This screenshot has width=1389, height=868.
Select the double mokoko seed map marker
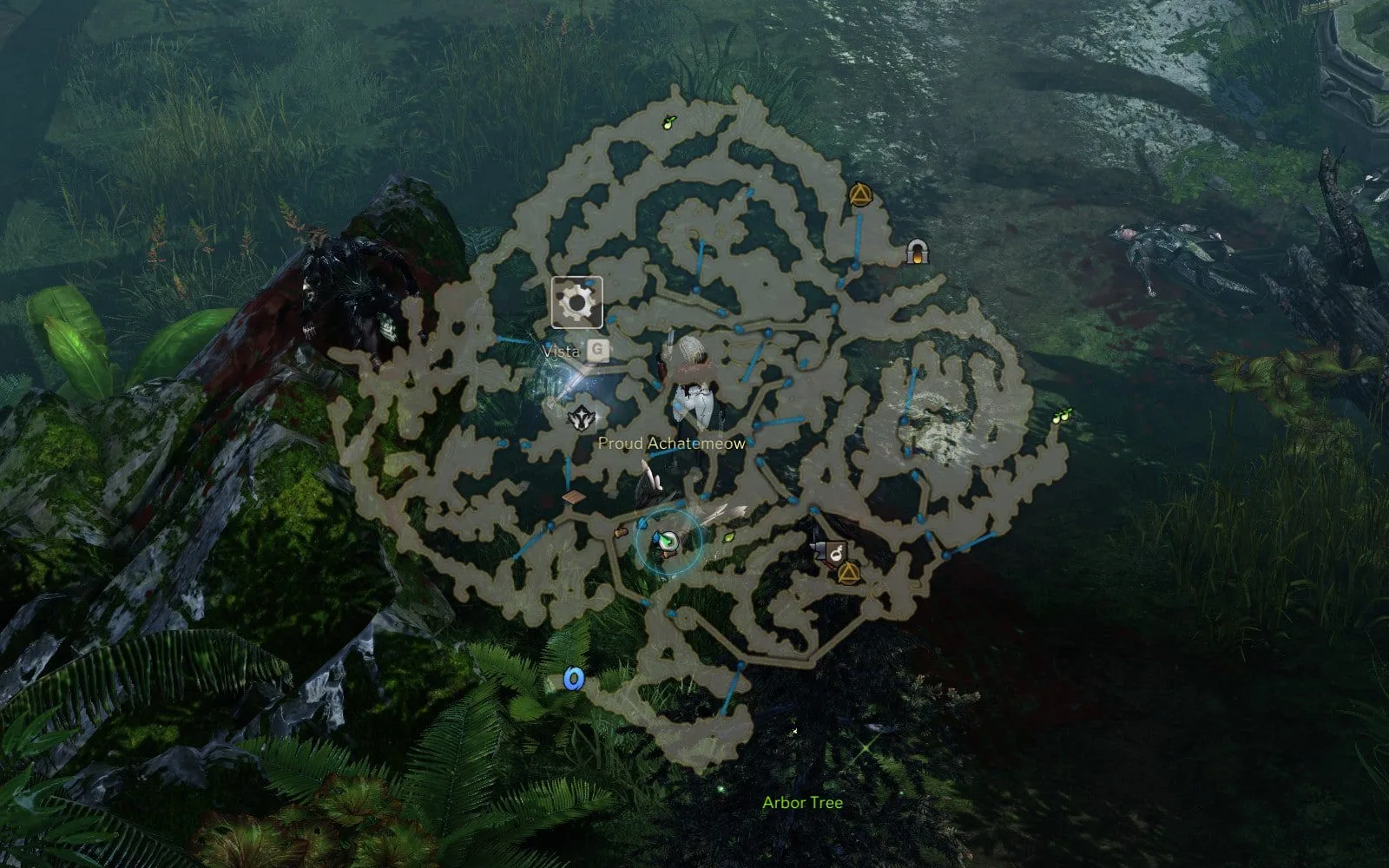[1062, 416]
